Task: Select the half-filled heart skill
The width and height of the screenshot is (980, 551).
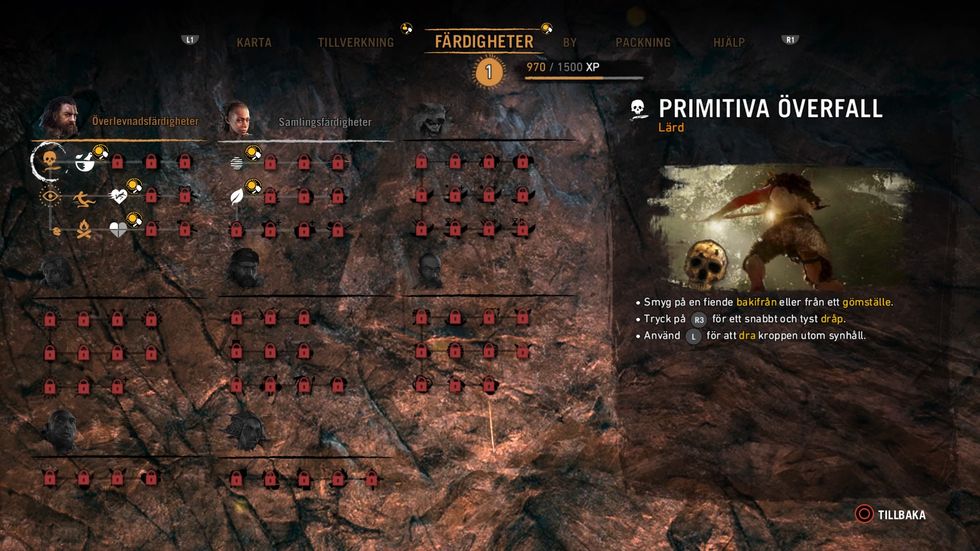Action: [x=119, y=230]
